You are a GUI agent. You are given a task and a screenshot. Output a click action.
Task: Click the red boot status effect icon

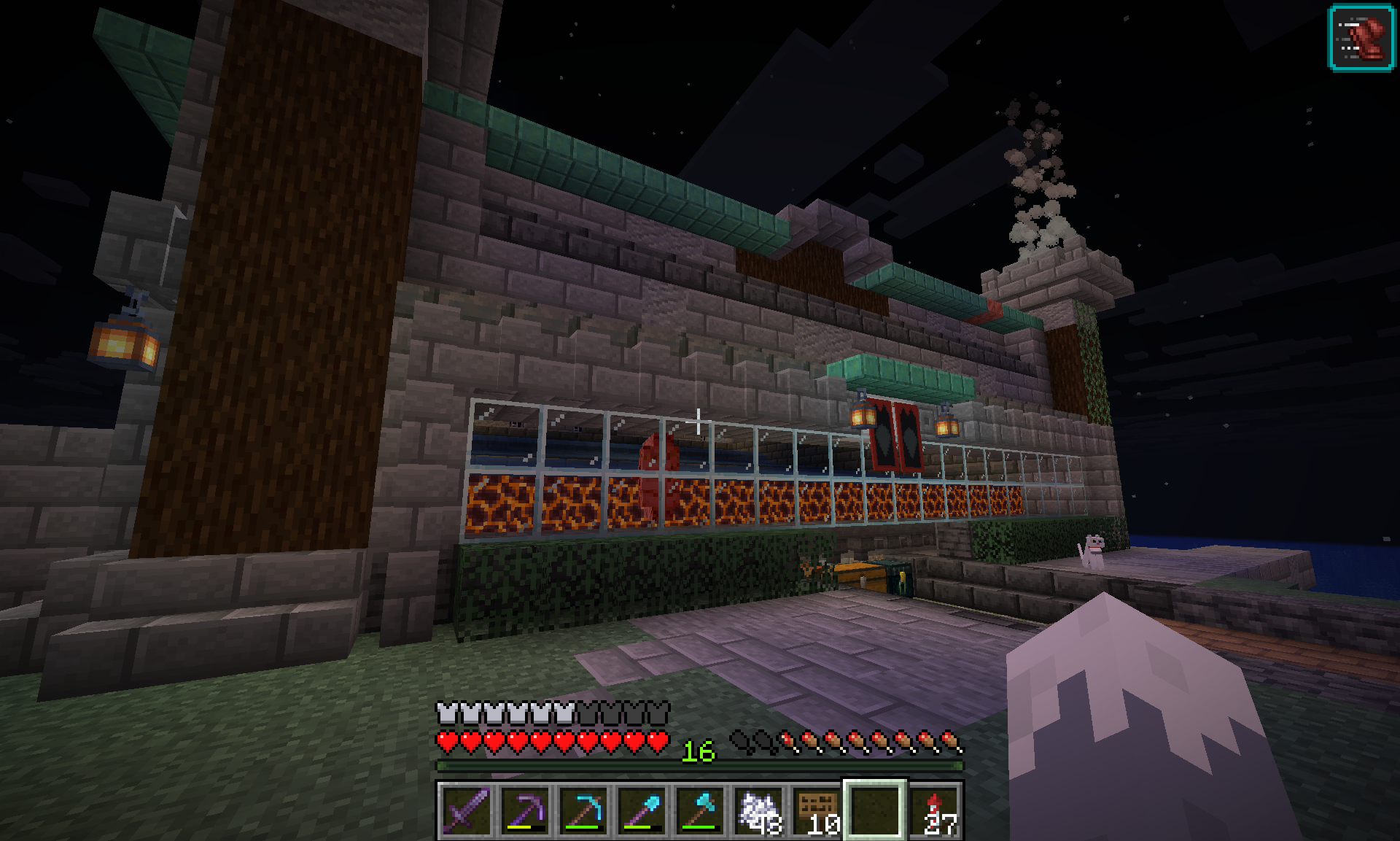[1361, 38]
